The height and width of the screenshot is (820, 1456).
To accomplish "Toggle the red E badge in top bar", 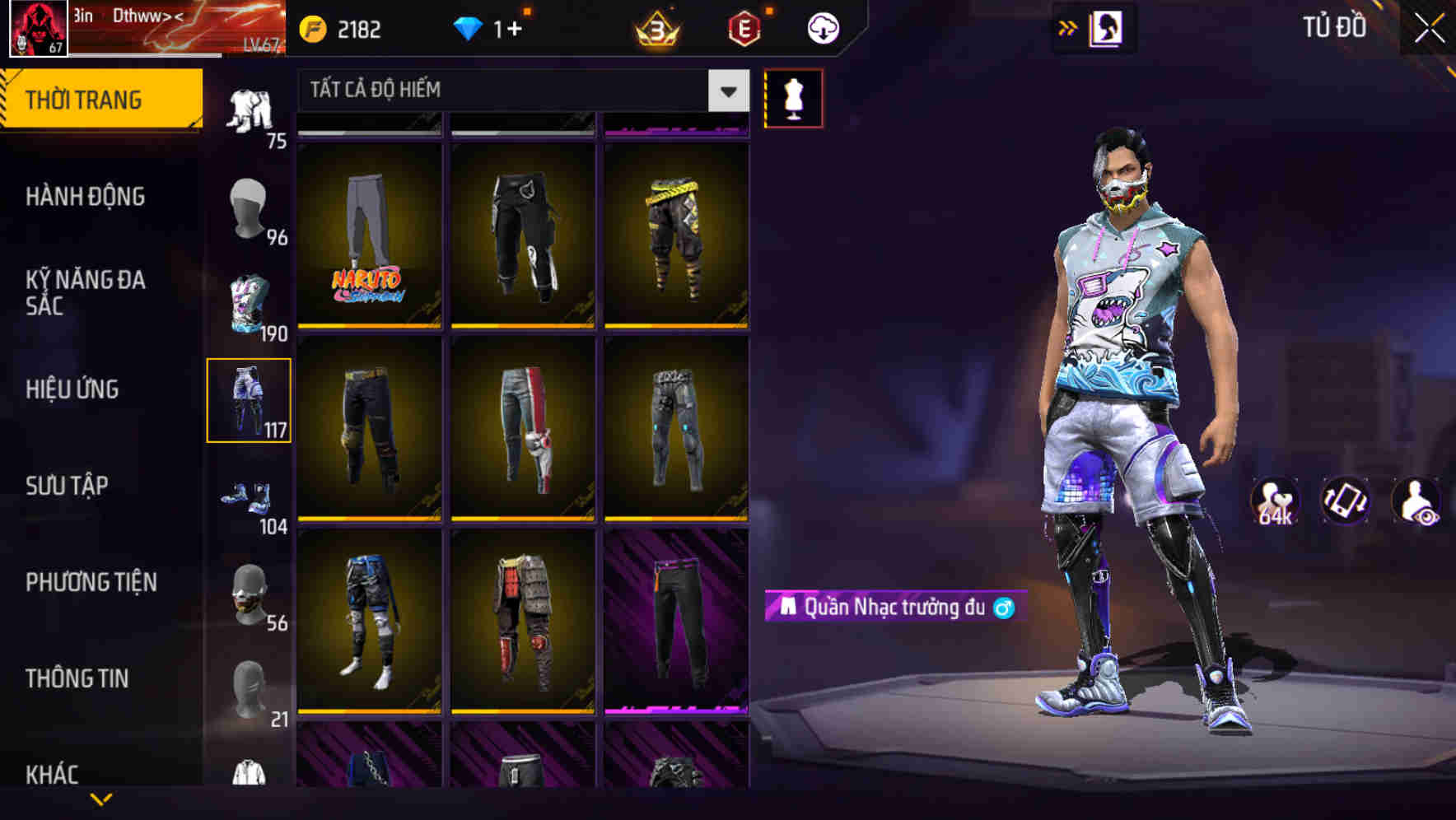I will coord(744,27).
